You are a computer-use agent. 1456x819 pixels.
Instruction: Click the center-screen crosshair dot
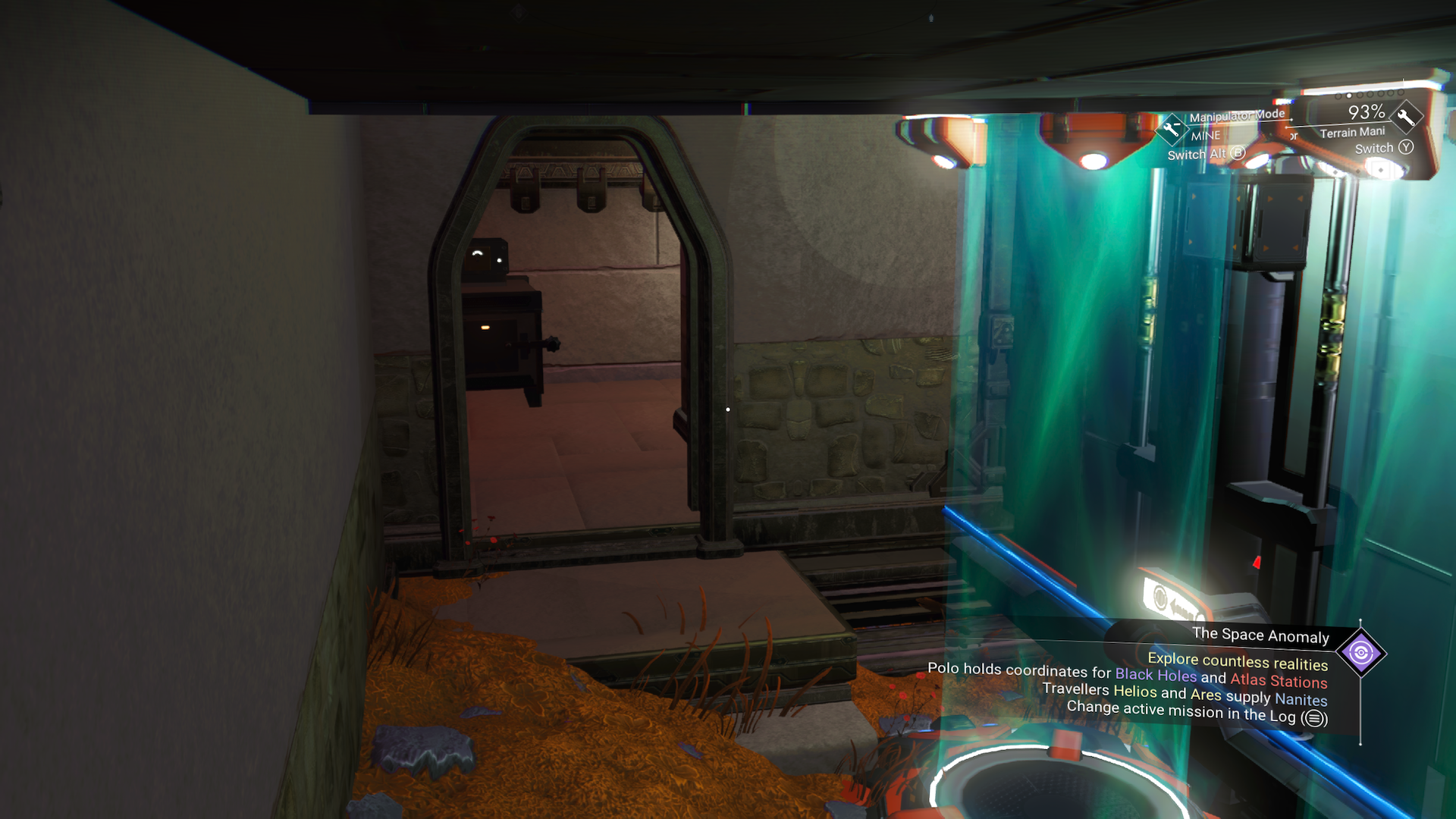click(x=728, y=408)
